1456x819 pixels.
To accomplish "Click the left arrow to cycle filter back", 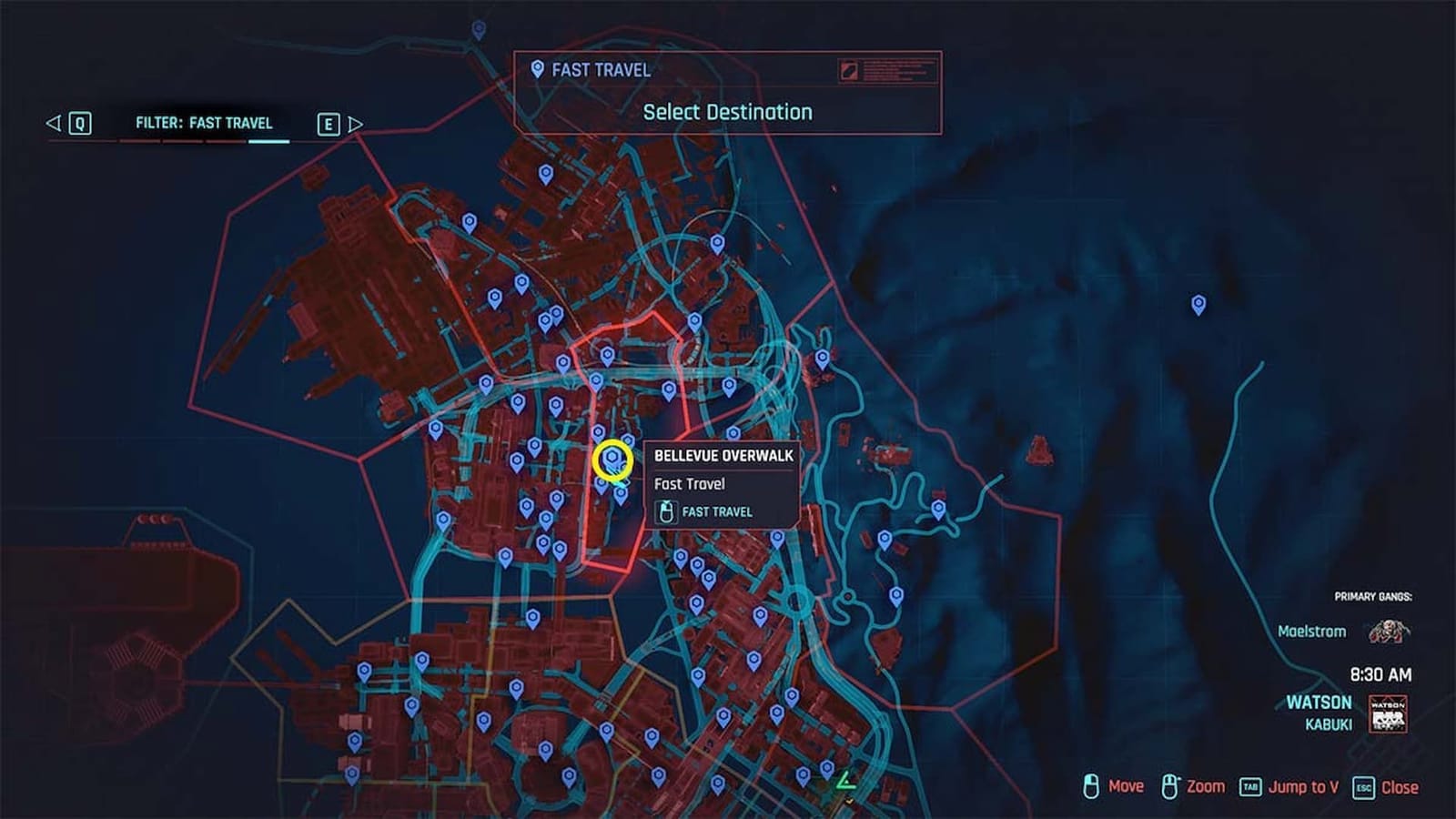I will click(54, 123).
